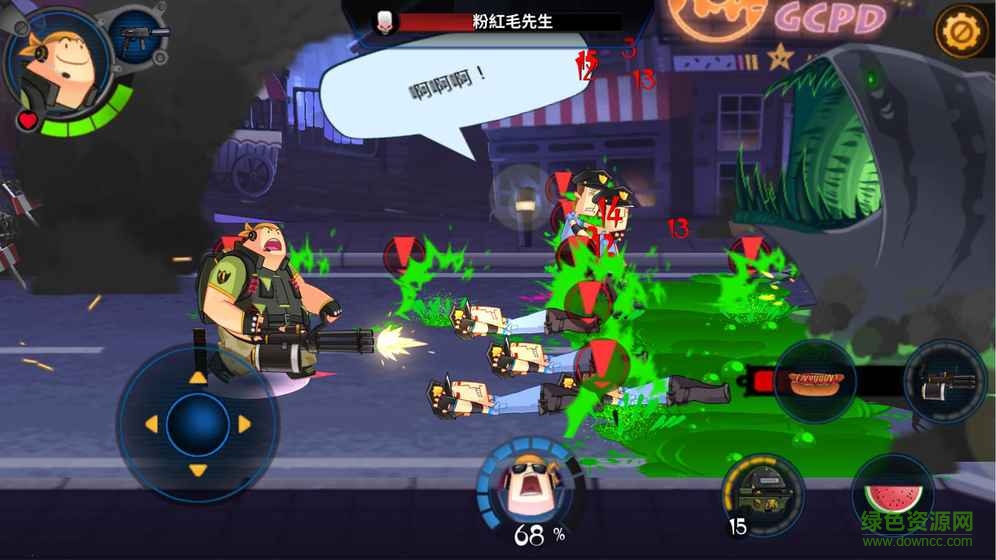Screen dimensions: 996x560
Task: Tap the joystick's right arrow
Action: click(245, 424)
